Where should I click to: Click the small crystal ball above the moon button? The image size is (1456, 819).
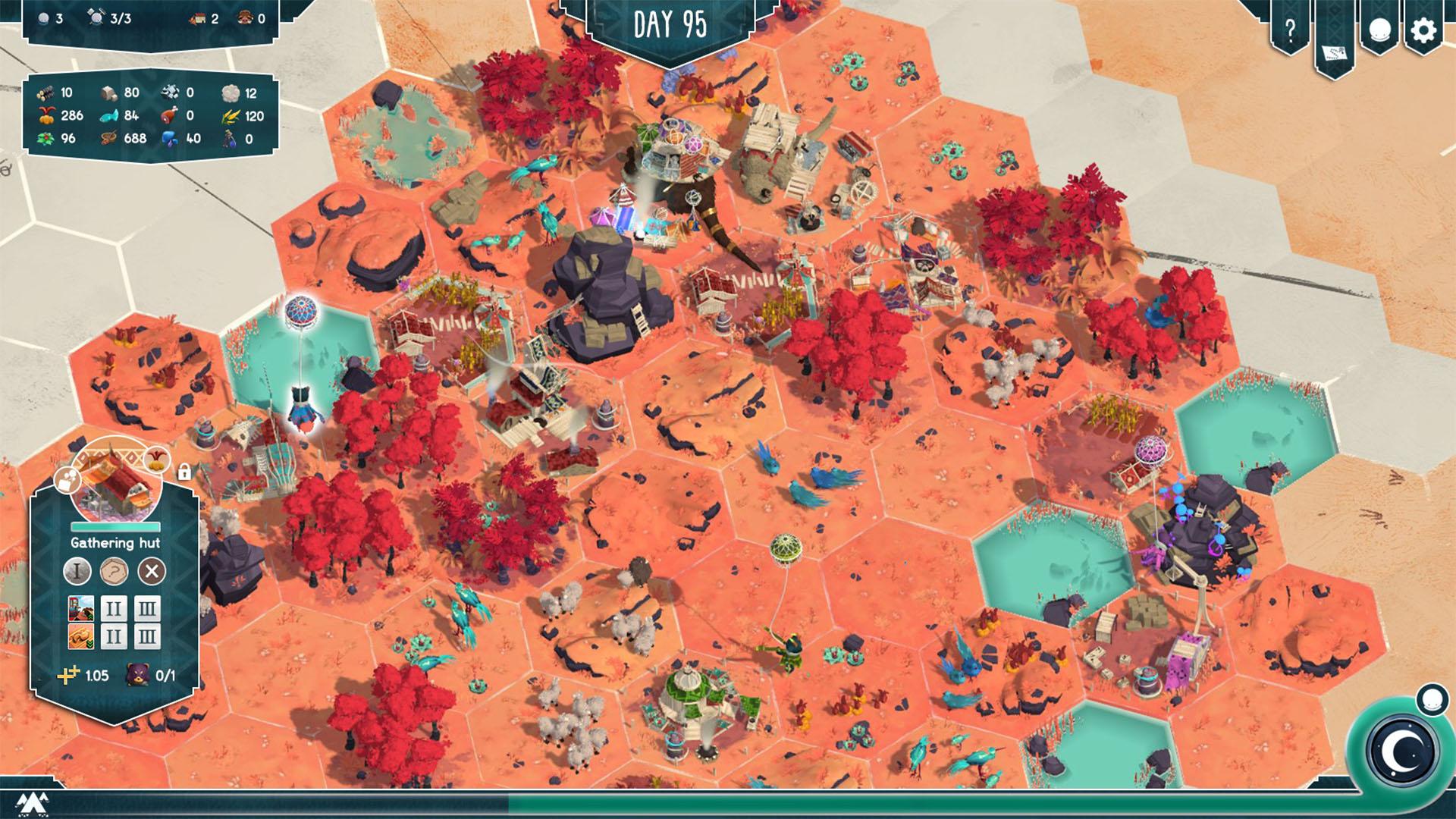click(1431, 697)
